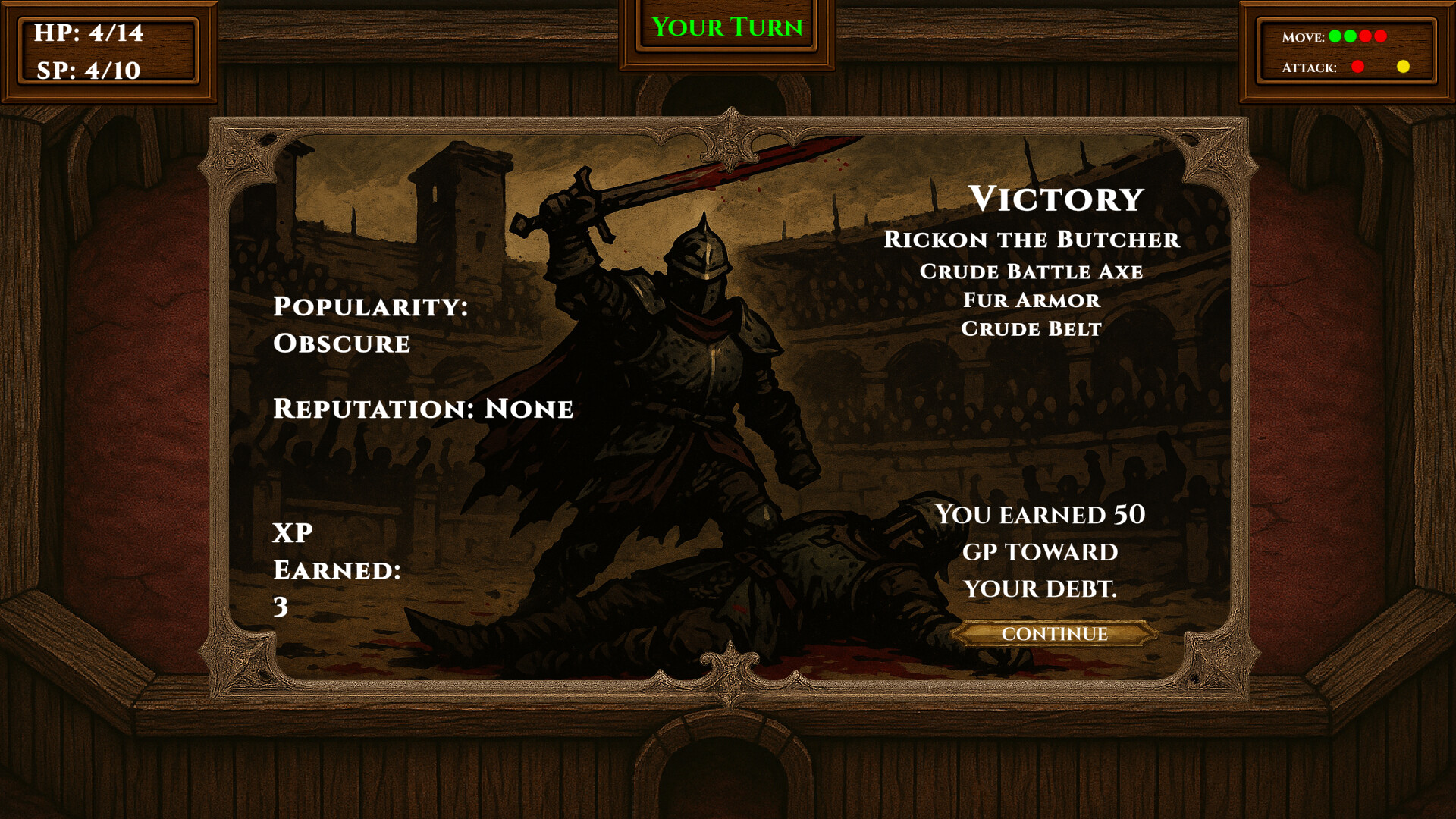Click the HP 4/14 display panel
This screenshot has height=819, width=1456.
coord(89,33)
